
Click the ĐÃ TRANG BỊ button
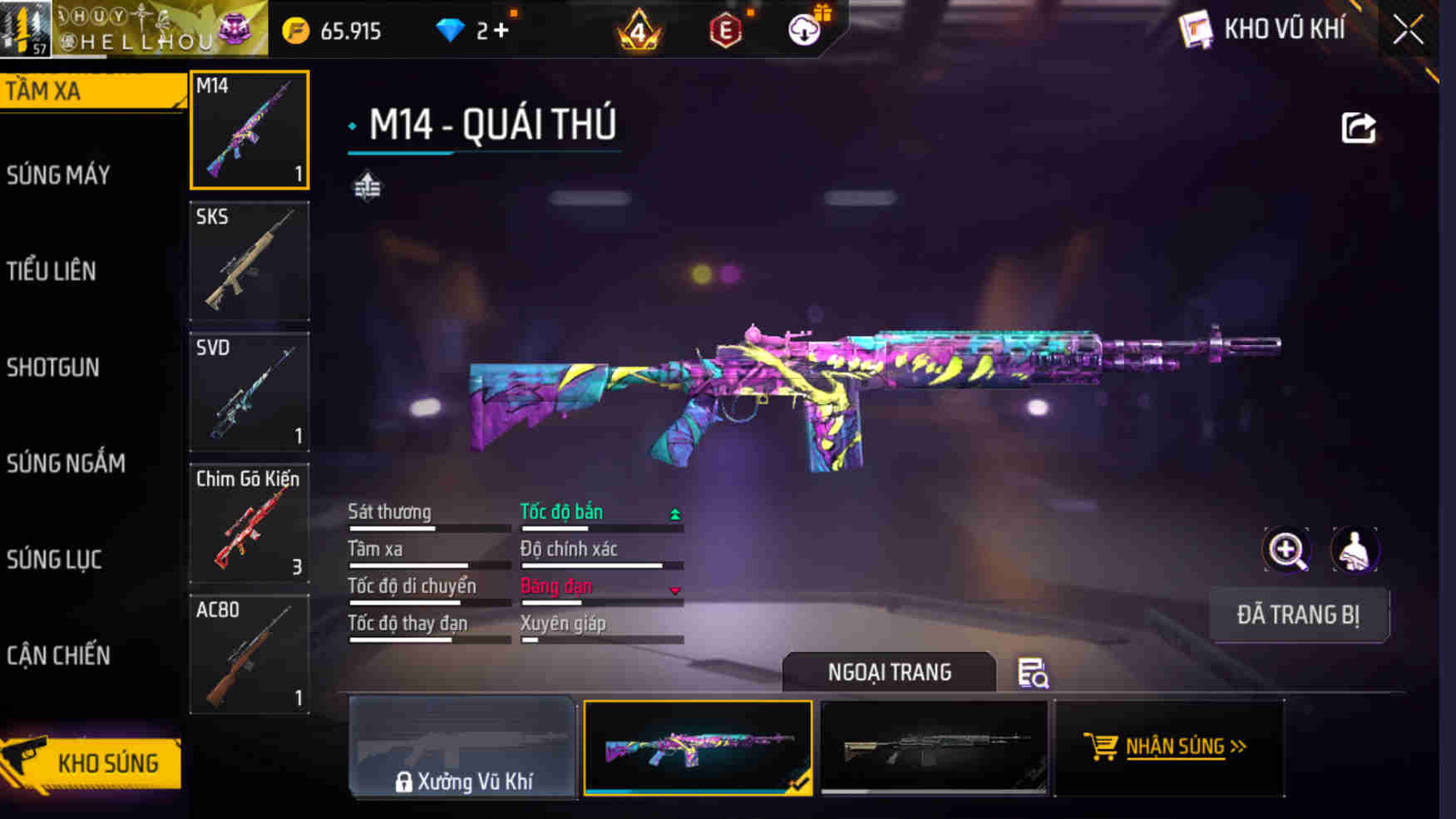pos(1297,615)
